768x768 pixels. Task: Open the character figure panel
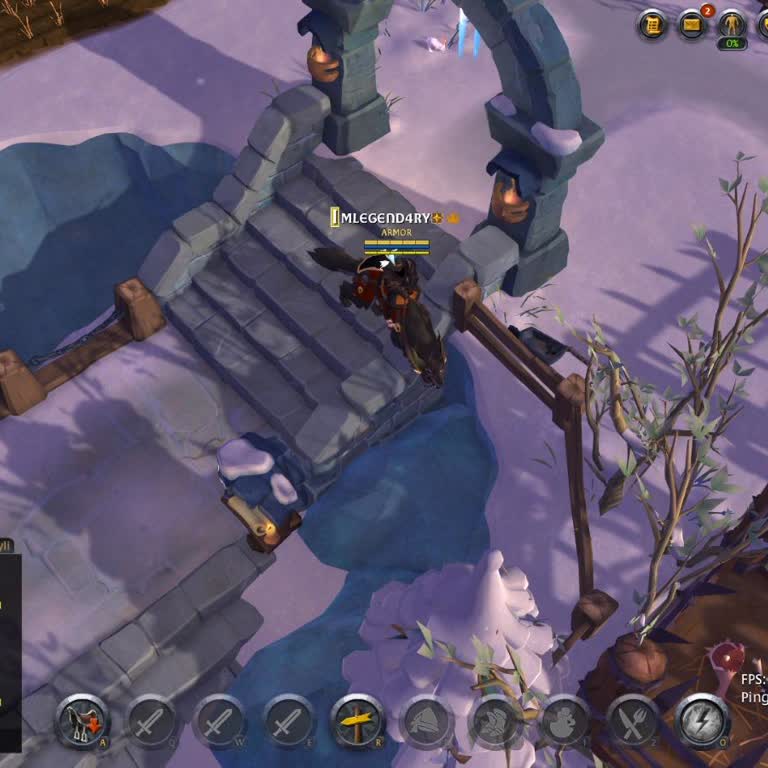click(x=732, y=24)
